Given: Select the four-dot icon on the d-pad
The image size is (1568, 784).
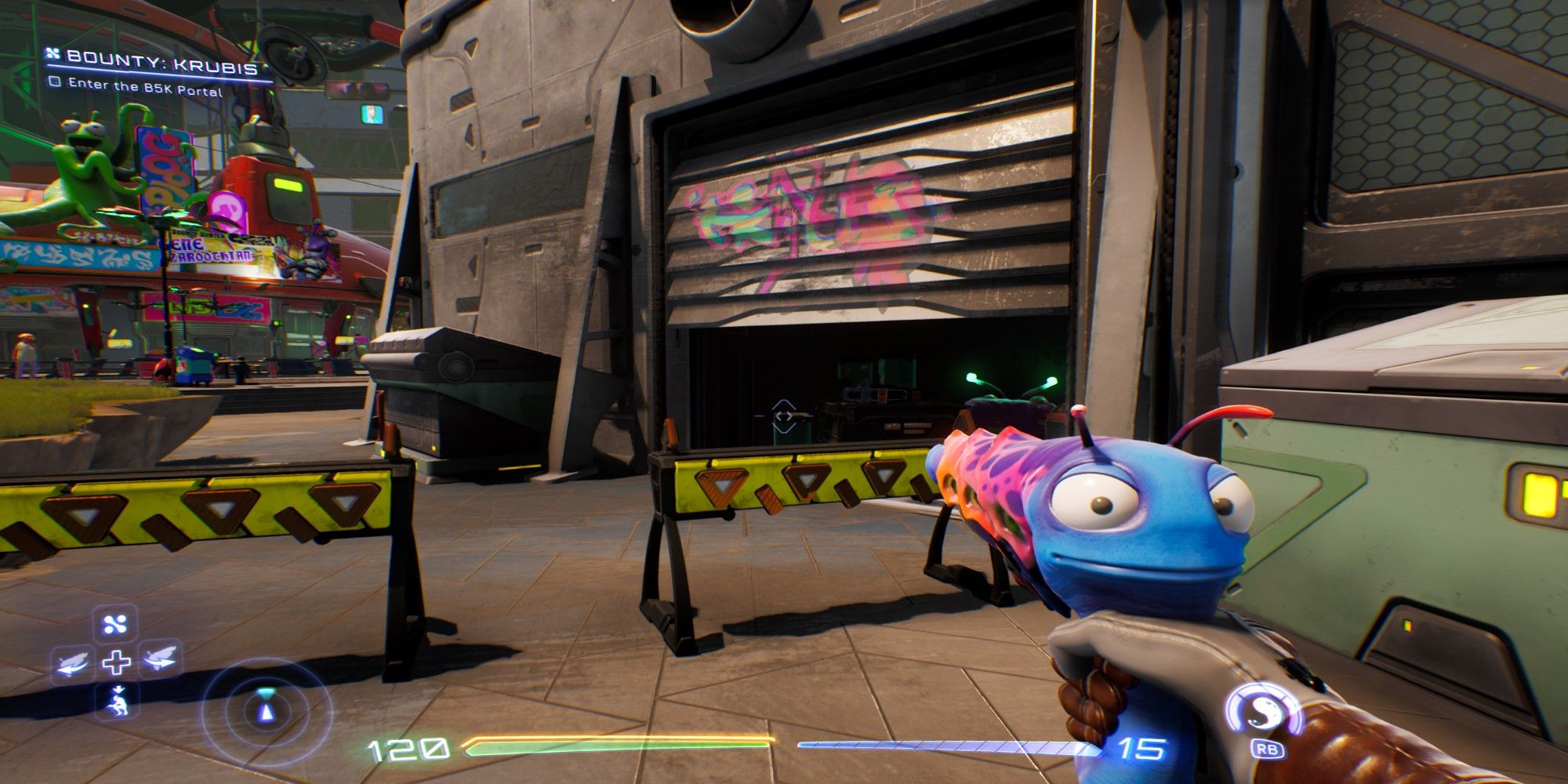Looking at the screenshot, I should 116,624.
